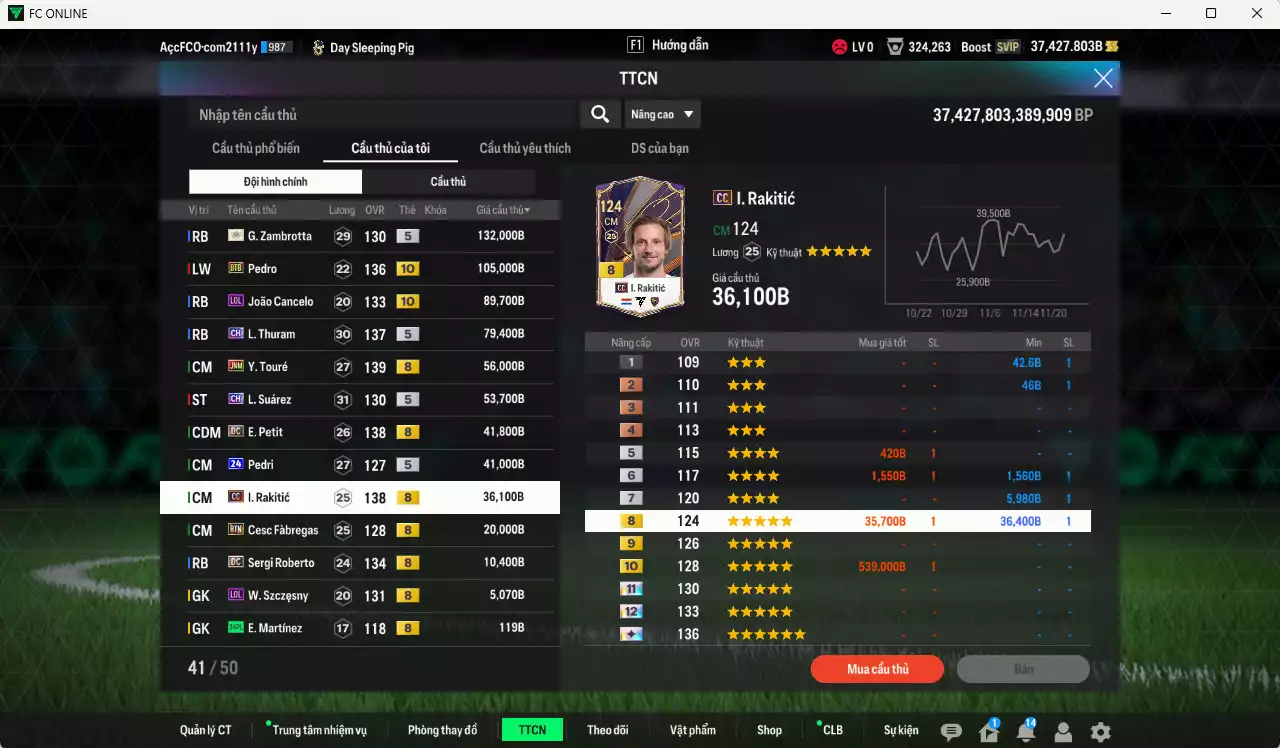The image size is (1280, 748).
Task: Open the settings gear icon
Action: pyautogui.click(x=1099, y=732)
